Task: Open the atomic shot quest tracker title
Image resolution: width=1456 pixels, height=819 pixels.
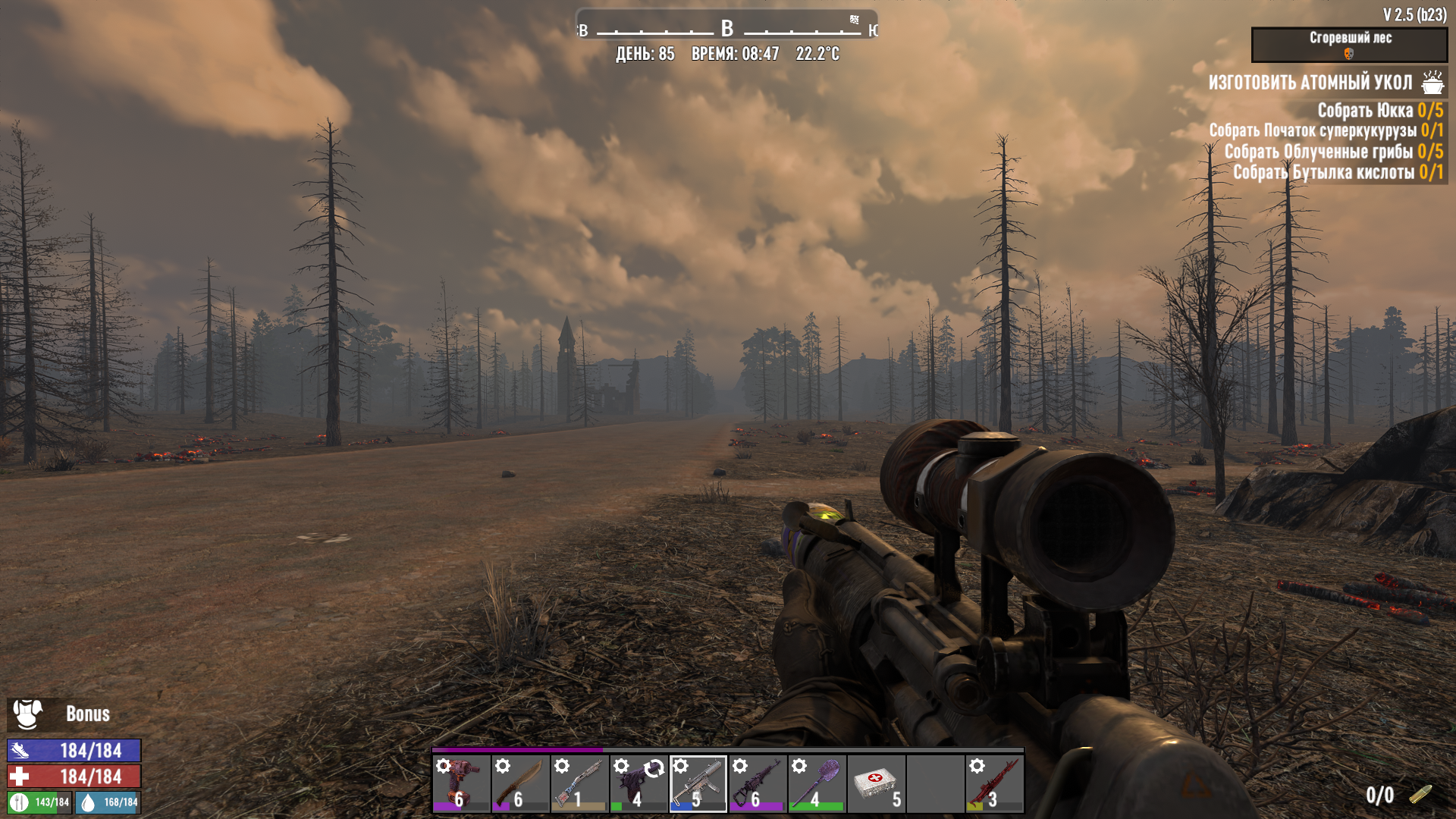Action: click(x=1310, y=82)
